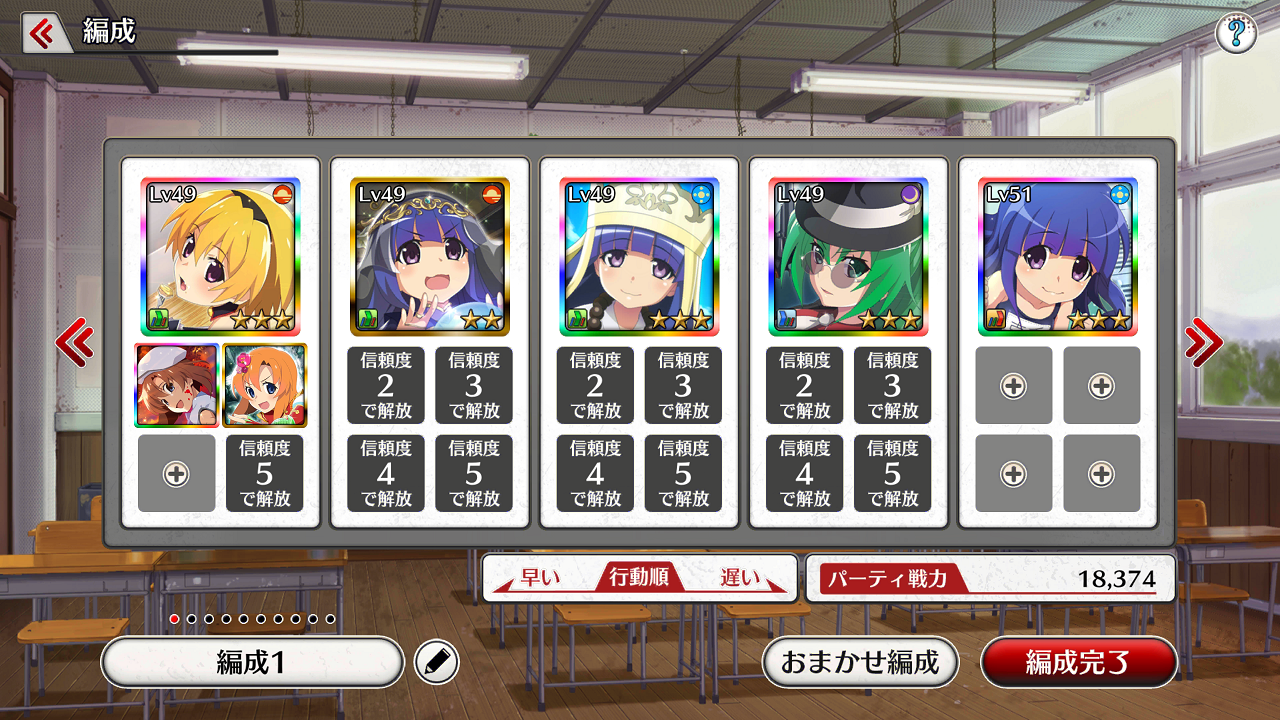
Task: Go back using the red double-arrow button
Action: click(42, 34)
